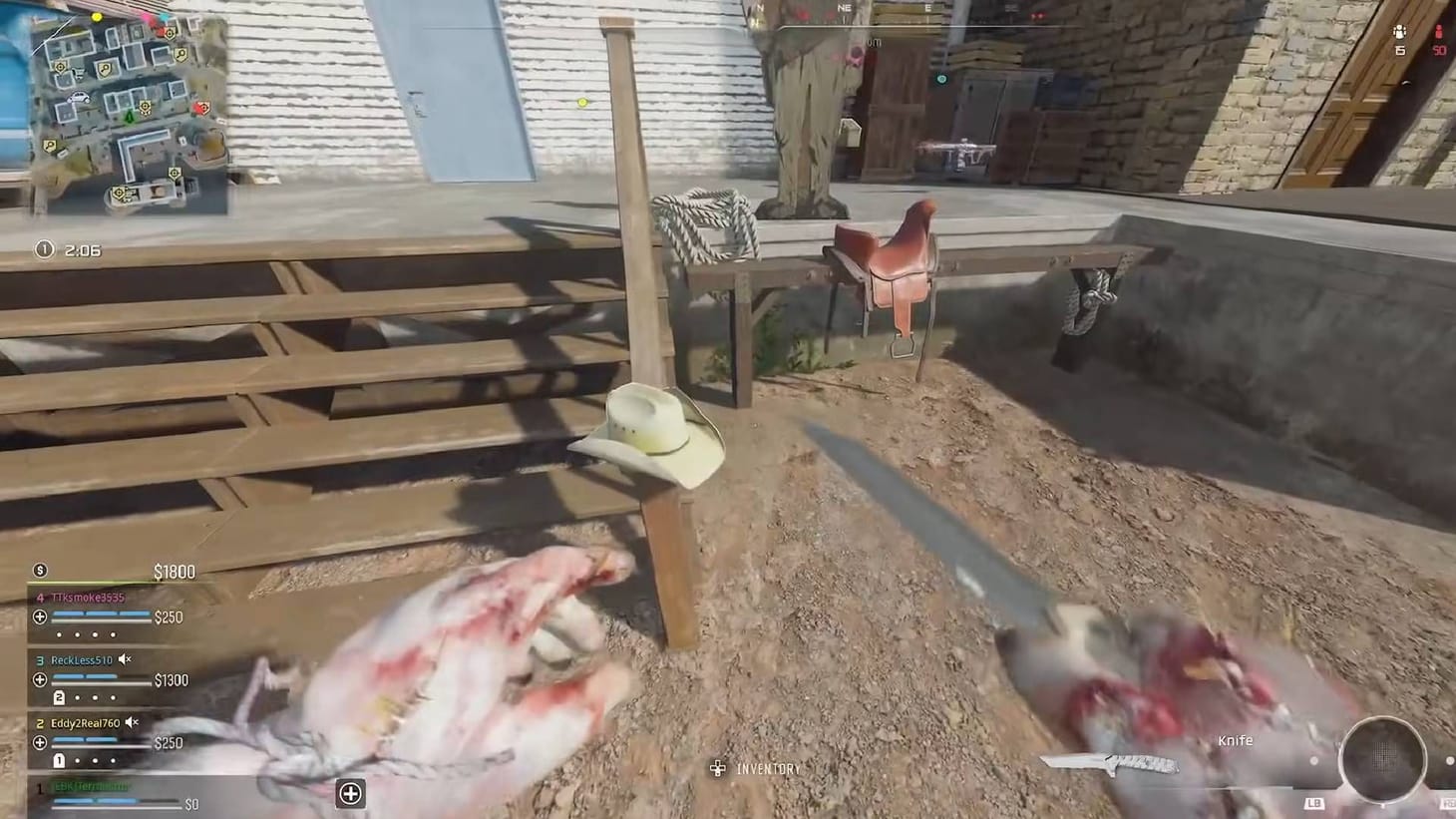The width and height of the screenshot is (1456, 819).
Task: Select a perk dot under TTksmoke3535
Action: 59,634
